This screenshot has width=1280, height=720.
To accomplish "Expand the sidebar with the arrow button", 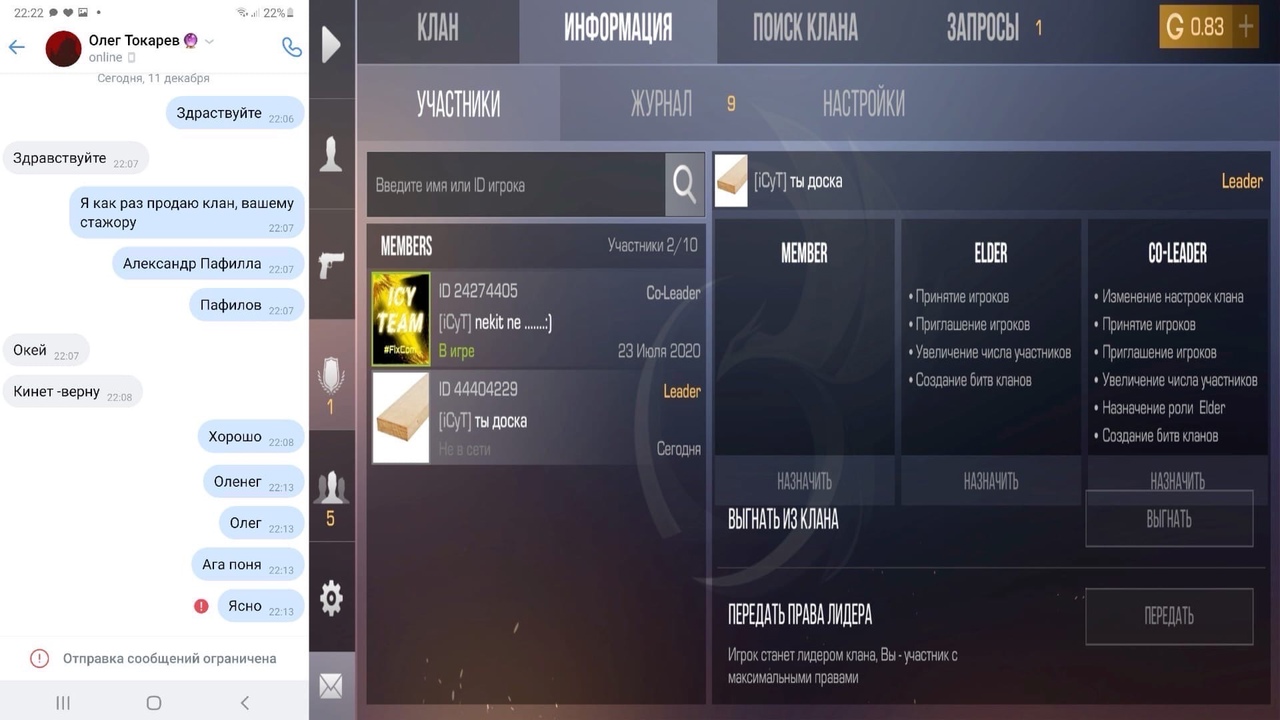I will point(331,44).
